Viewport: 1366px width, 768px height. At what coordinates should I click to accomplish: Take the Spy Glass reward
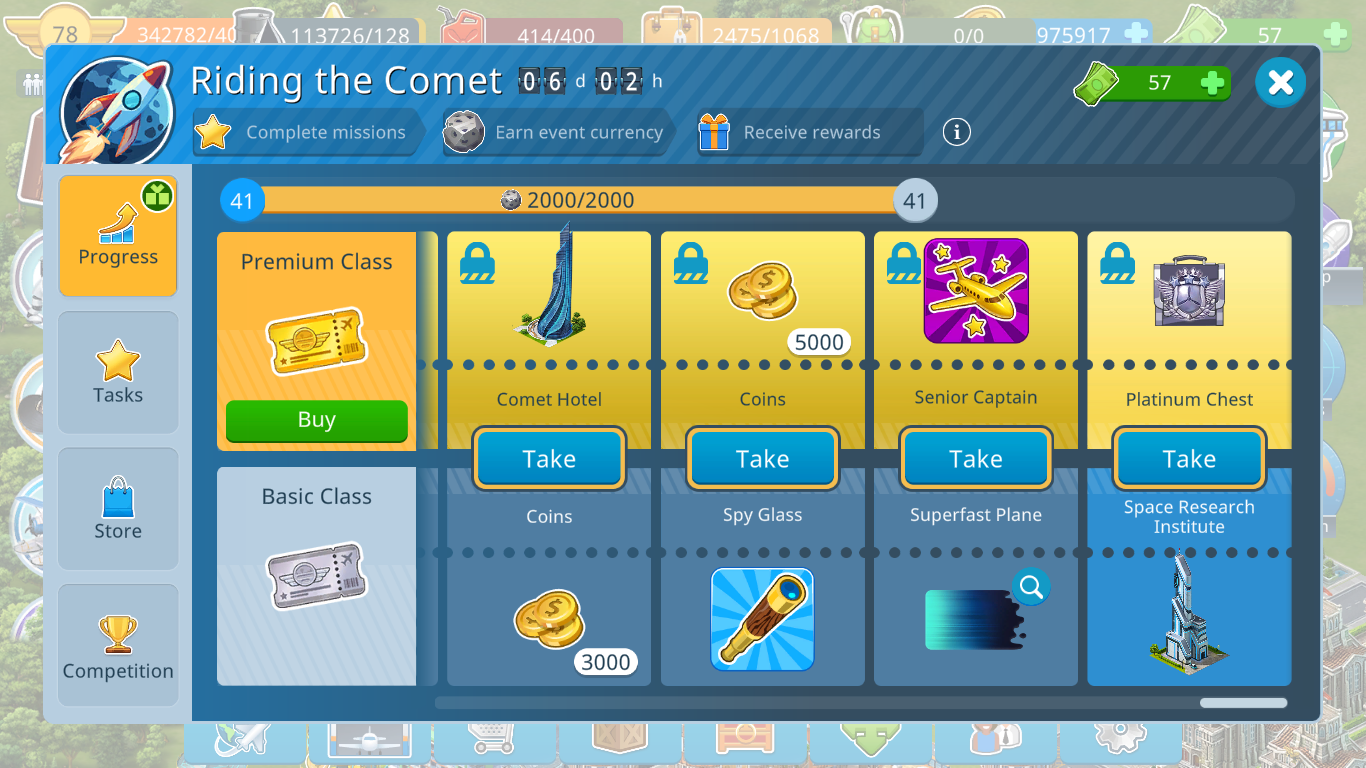click(x=762, y=459)
